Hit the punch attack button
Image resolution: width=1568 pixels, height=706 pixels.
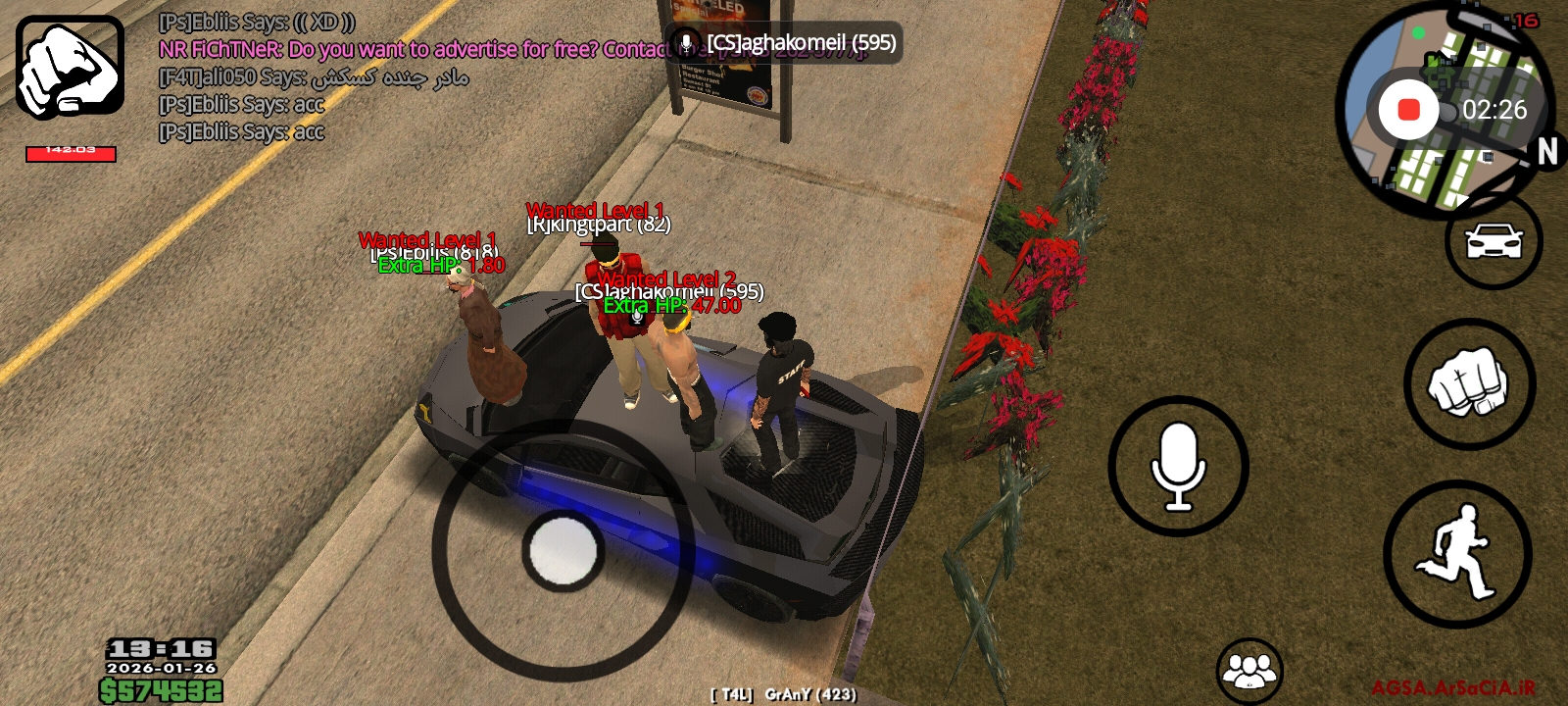[x=1469, y=383]
